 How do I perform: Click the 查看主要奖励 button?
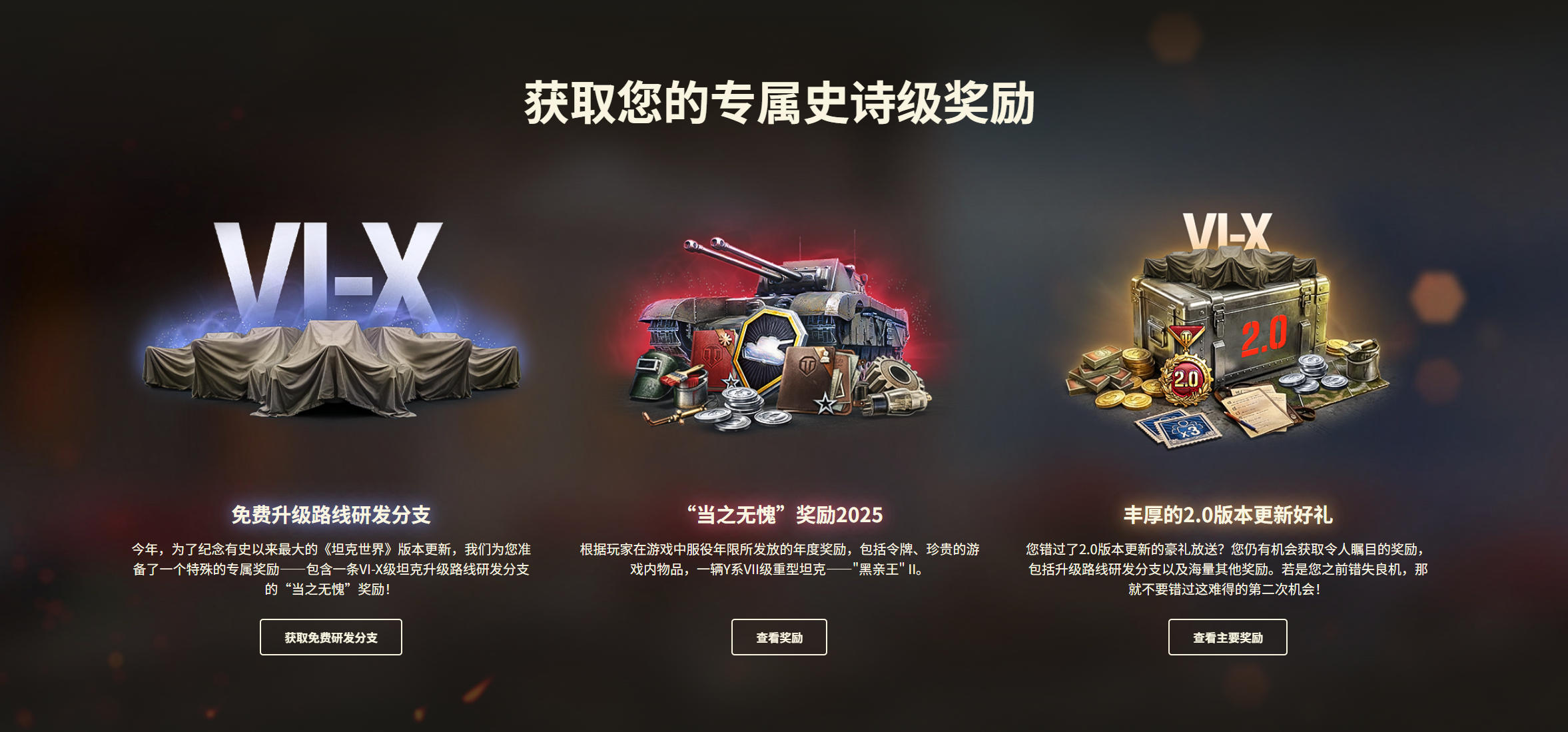point(1228,637)
